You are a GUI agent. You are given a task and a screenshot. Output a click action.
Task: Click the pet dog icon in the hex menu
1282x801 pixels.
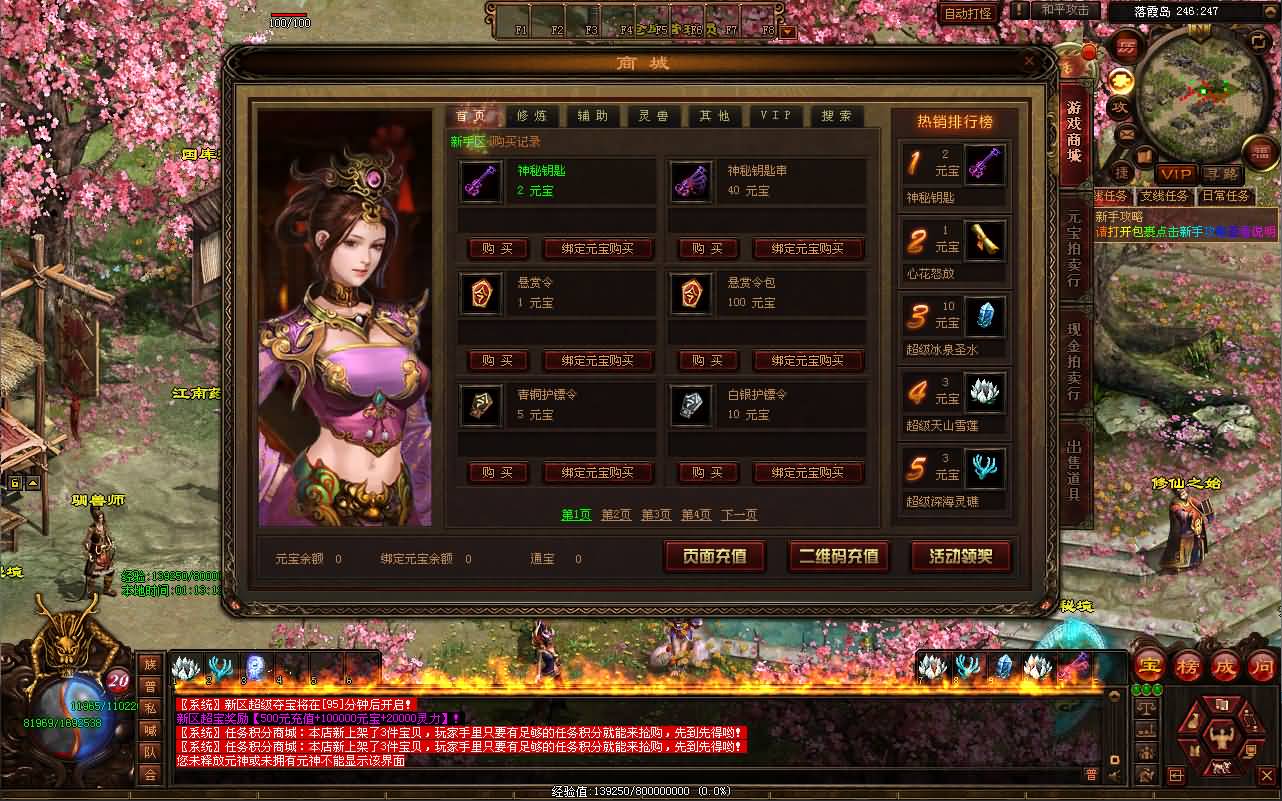coord(1221,767)
